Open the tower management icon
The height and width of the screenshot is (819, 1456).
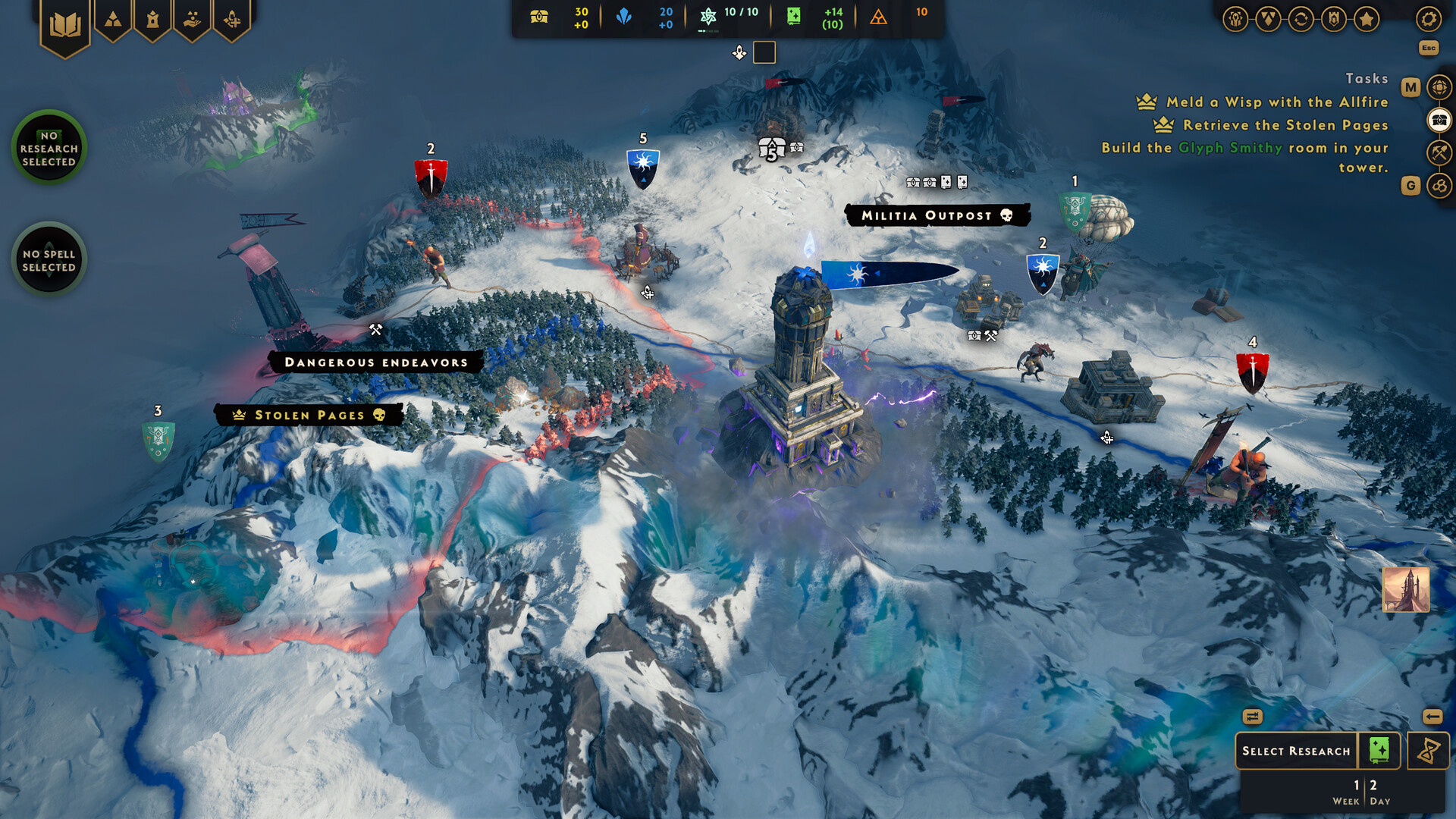153,20
